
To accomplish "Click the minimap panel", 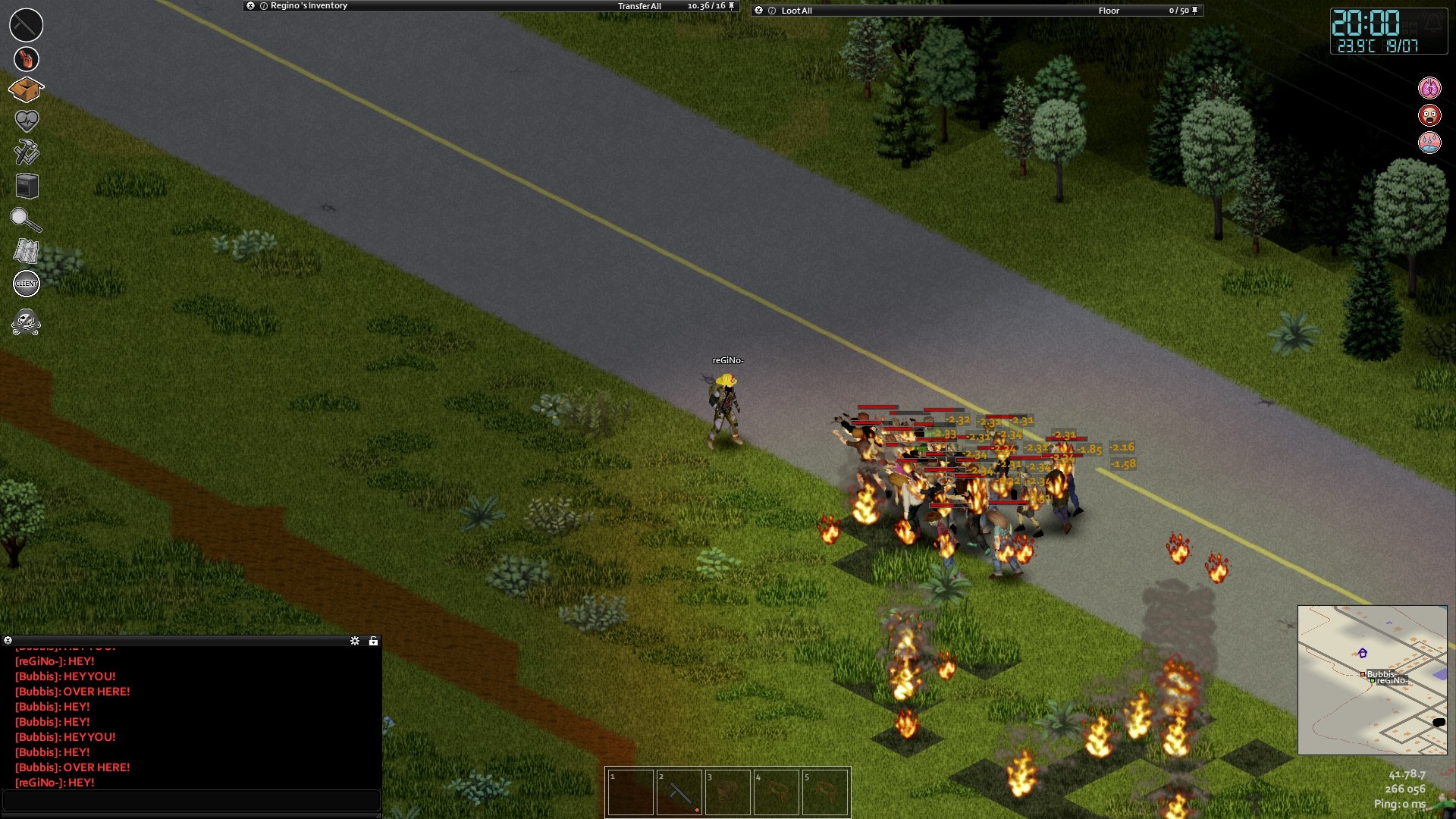I will 1372,679.
